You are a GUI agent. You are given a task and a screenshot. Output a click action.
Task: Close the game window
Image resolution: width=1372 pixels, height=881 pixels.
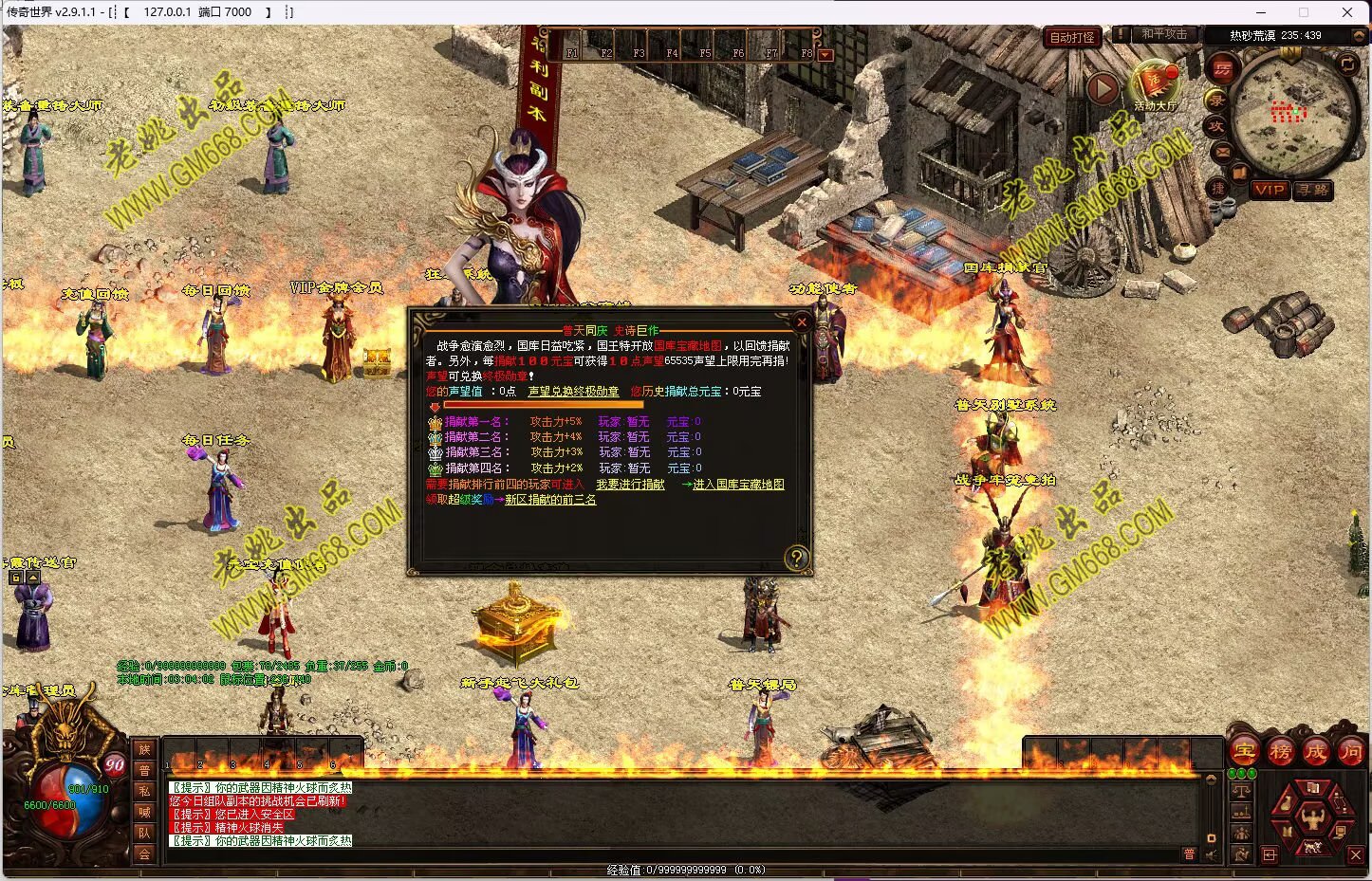pyautogui.click(x=1347, y=12)
